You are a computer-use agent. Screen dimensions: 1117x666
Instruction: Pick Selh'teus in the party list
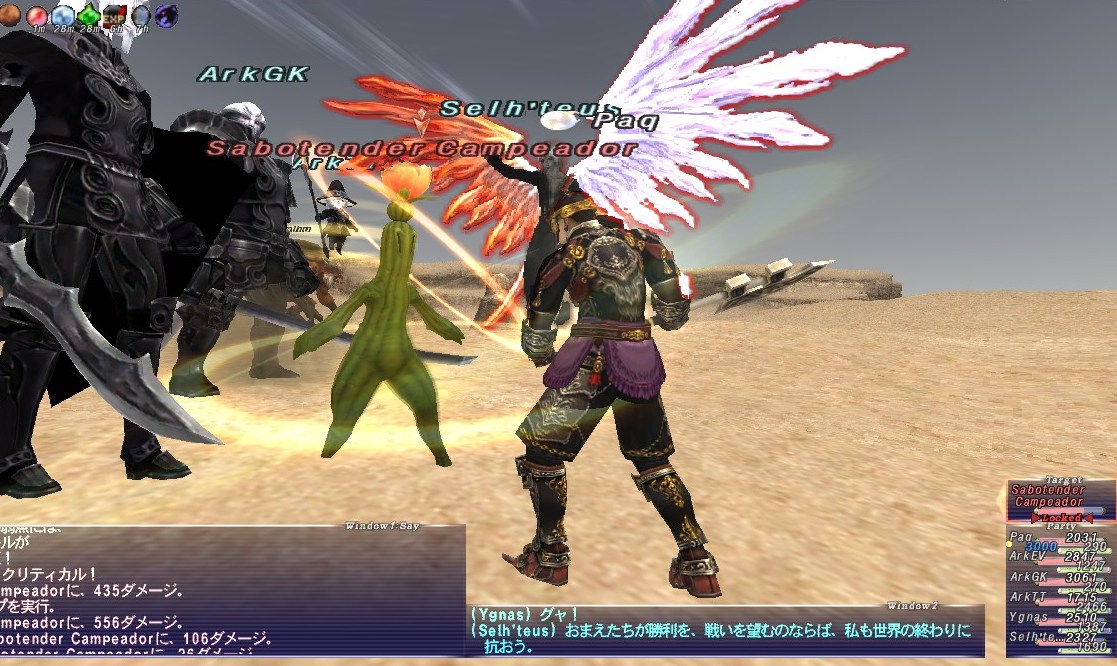pos(1031,637)
